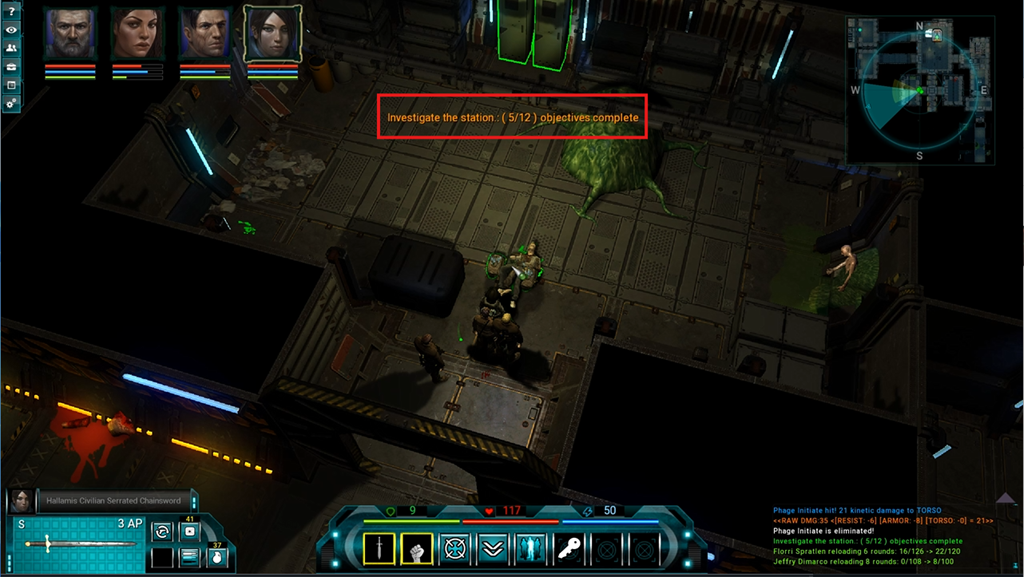Use the double chevron down ability

click(493, 548)
